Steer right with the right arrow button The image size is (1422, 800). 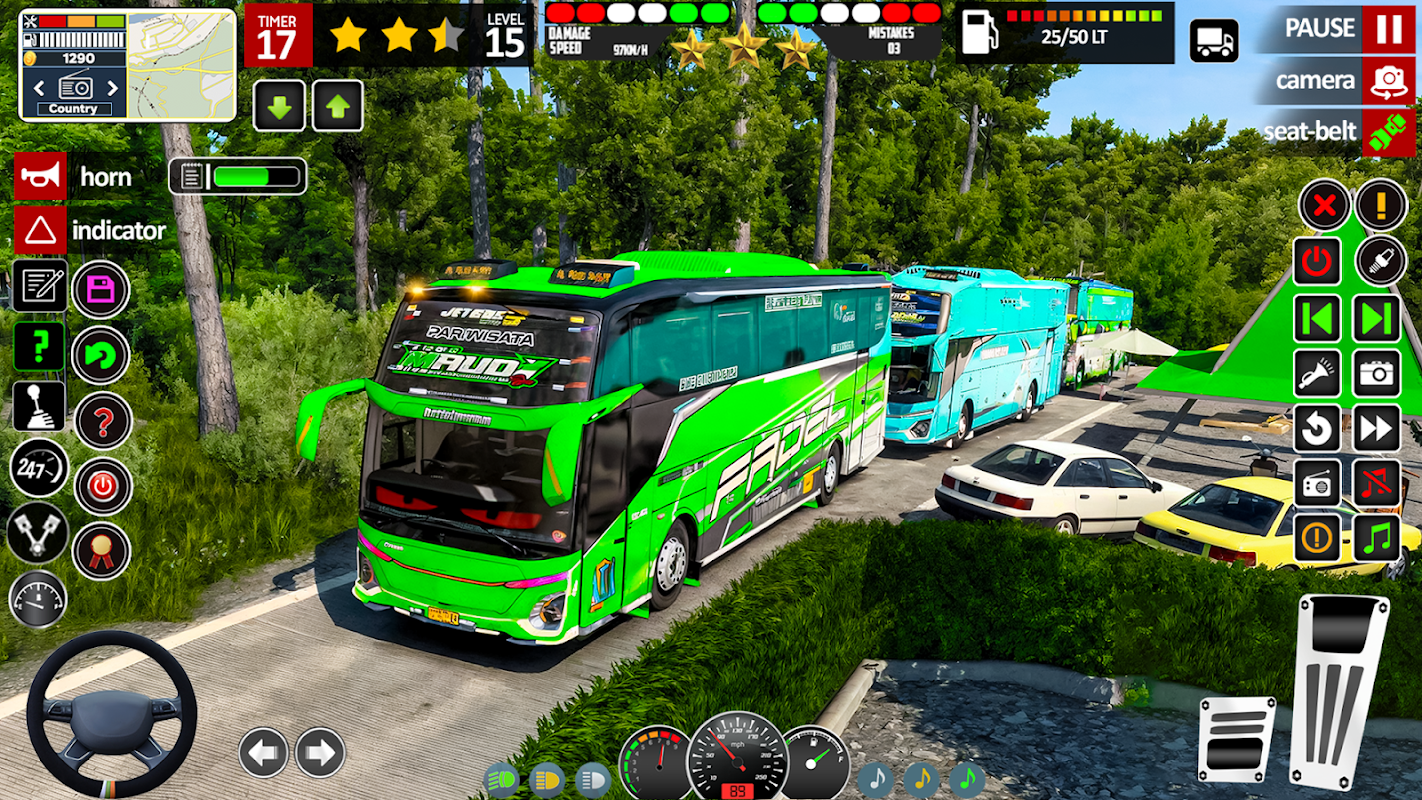[320, 753]
